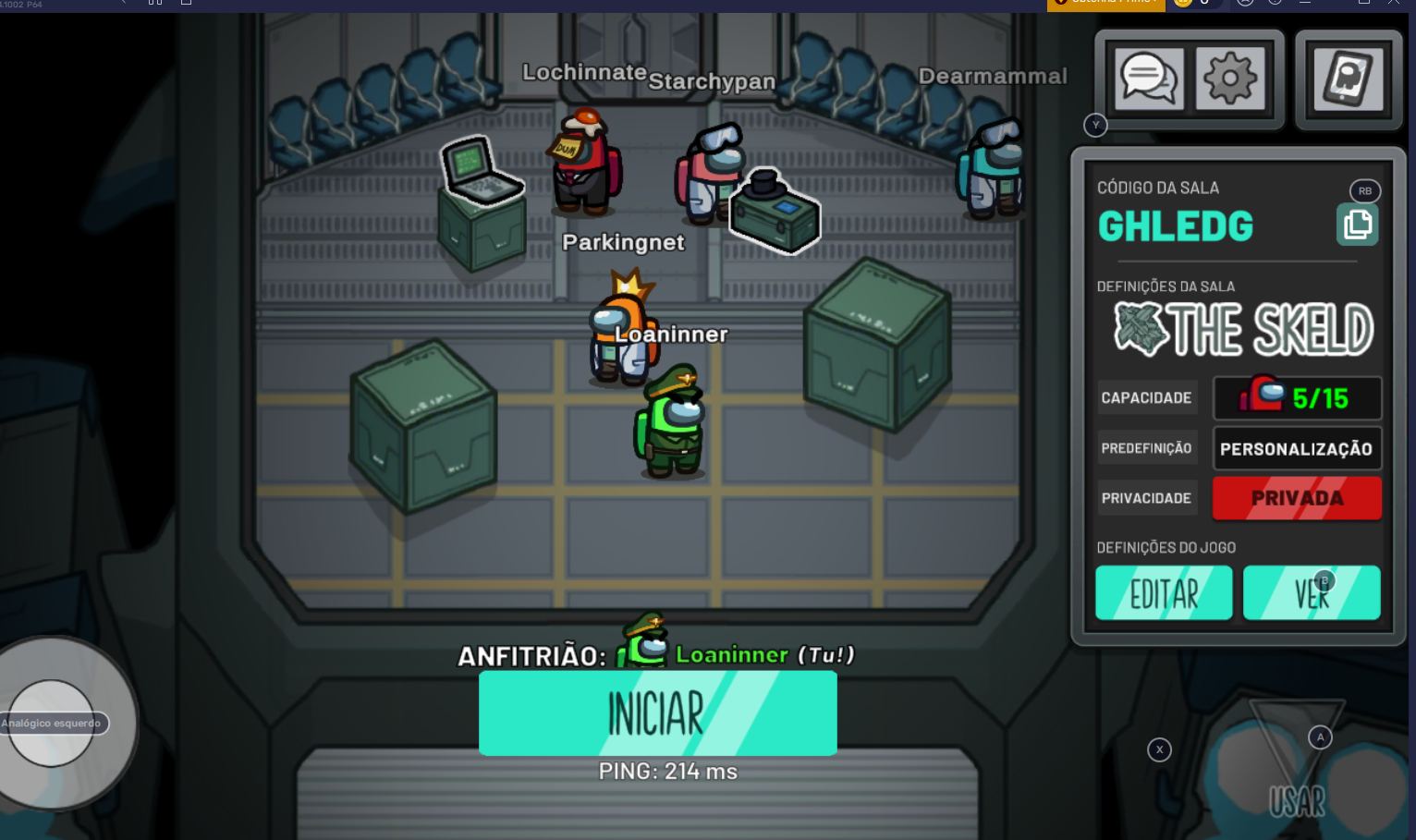Close the emulator window
Viewport: 1416px width, 840px height.
point(1394,4)
